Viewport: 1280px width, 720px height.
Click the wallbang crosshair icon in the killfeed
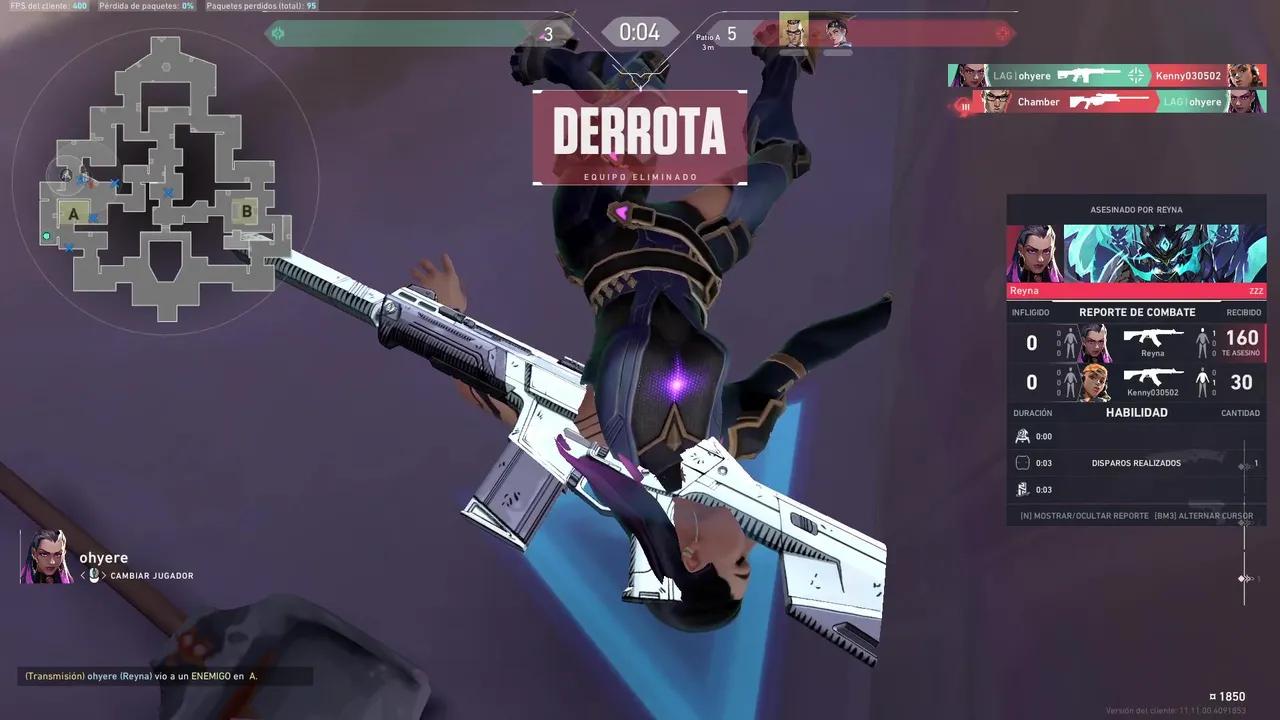tap(1135, 75)
